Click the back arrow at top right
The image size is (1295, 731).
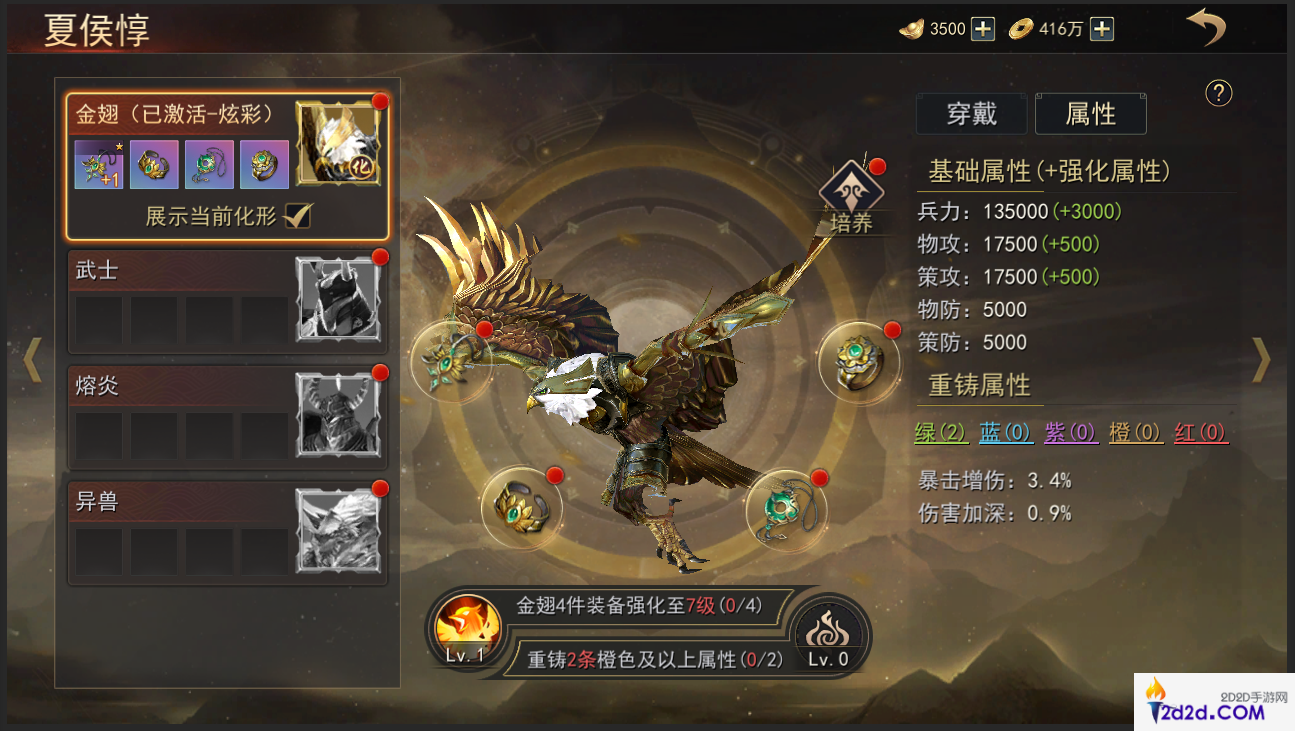1205,27
